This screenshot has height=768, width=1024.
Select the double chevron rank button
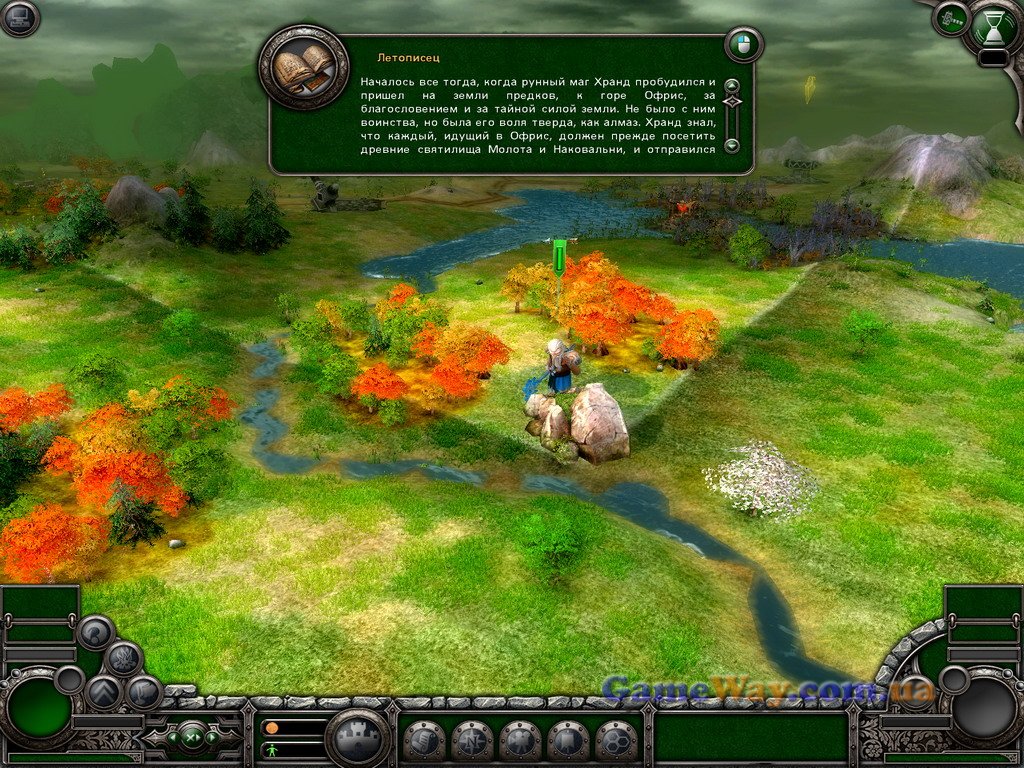(x=103, y=692)
